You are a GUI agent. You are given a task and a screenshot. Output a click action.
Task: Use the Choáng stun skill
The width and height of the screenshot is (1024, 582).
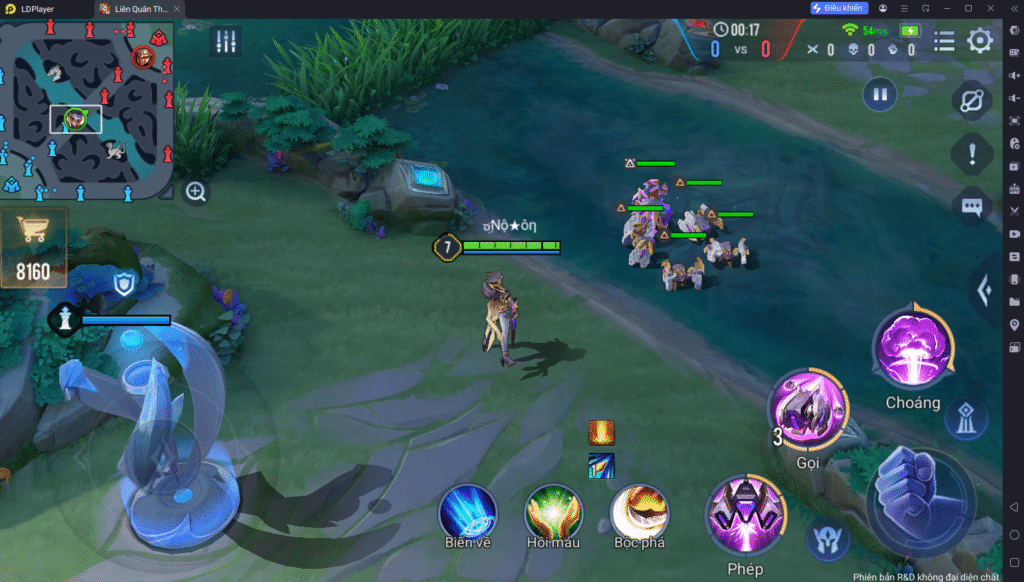coord(912,349)
